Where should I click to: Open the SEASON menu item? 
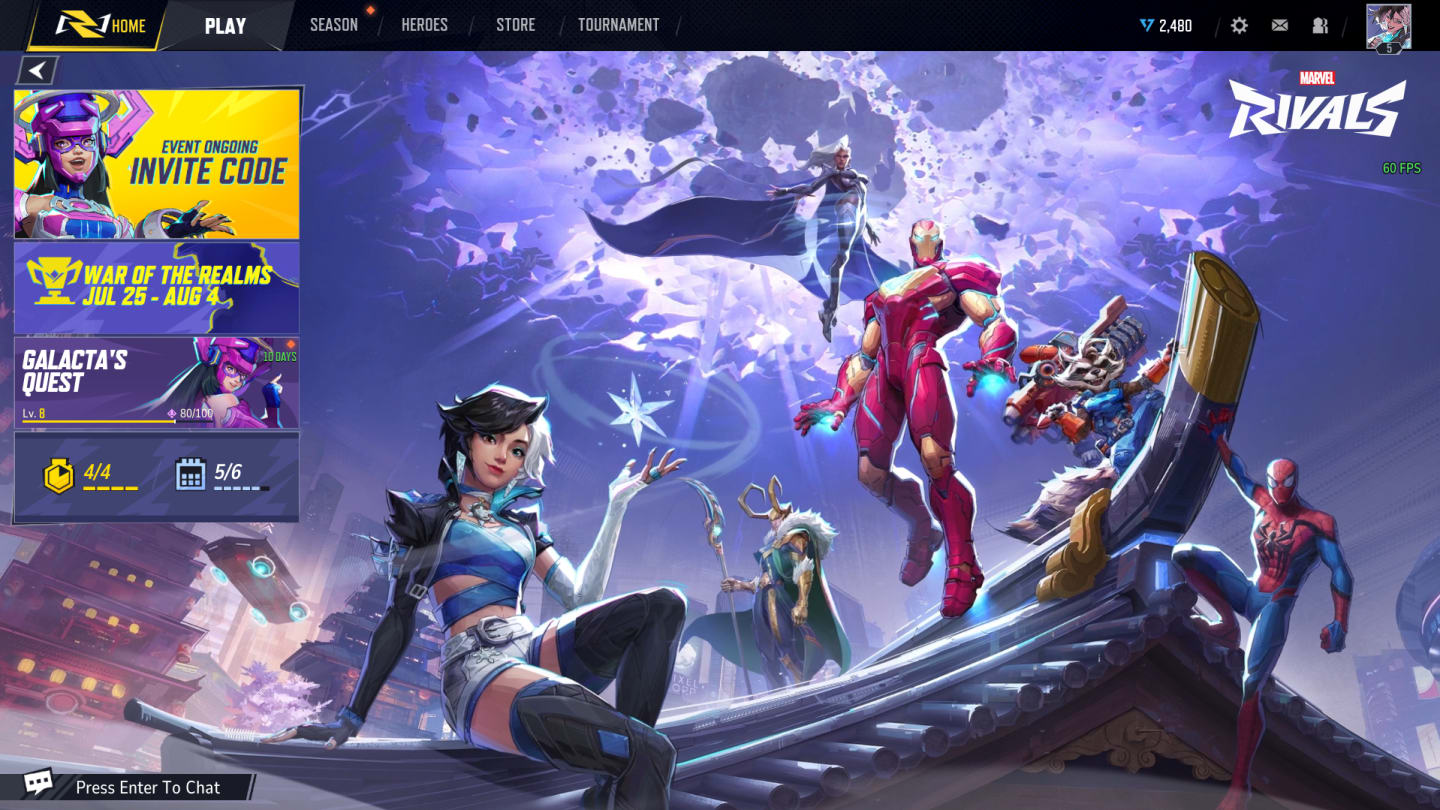[x=333, y=24]
